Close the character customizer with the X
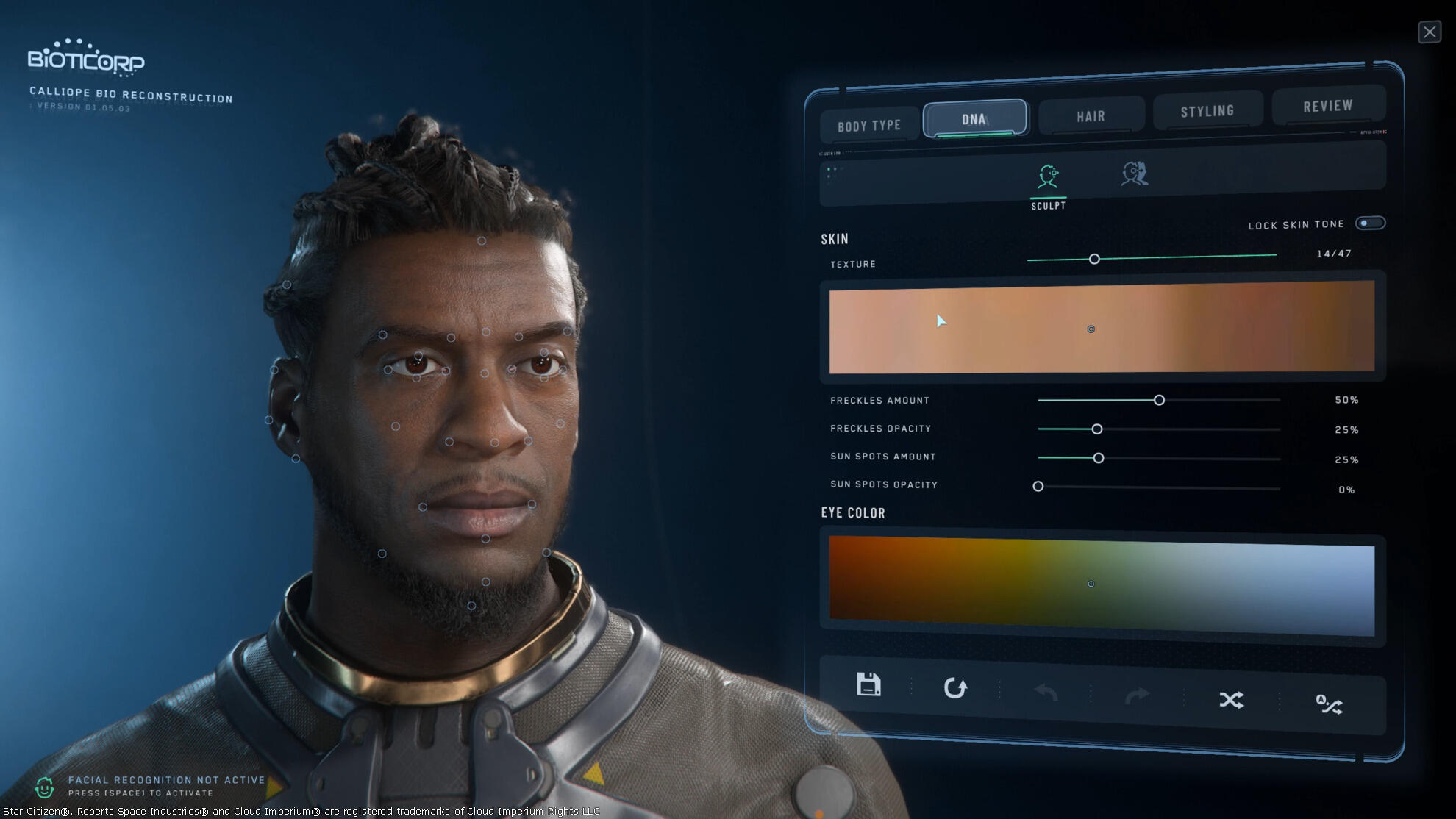The height and width of the screenshot is (819, 1456). click(1429, 32)
